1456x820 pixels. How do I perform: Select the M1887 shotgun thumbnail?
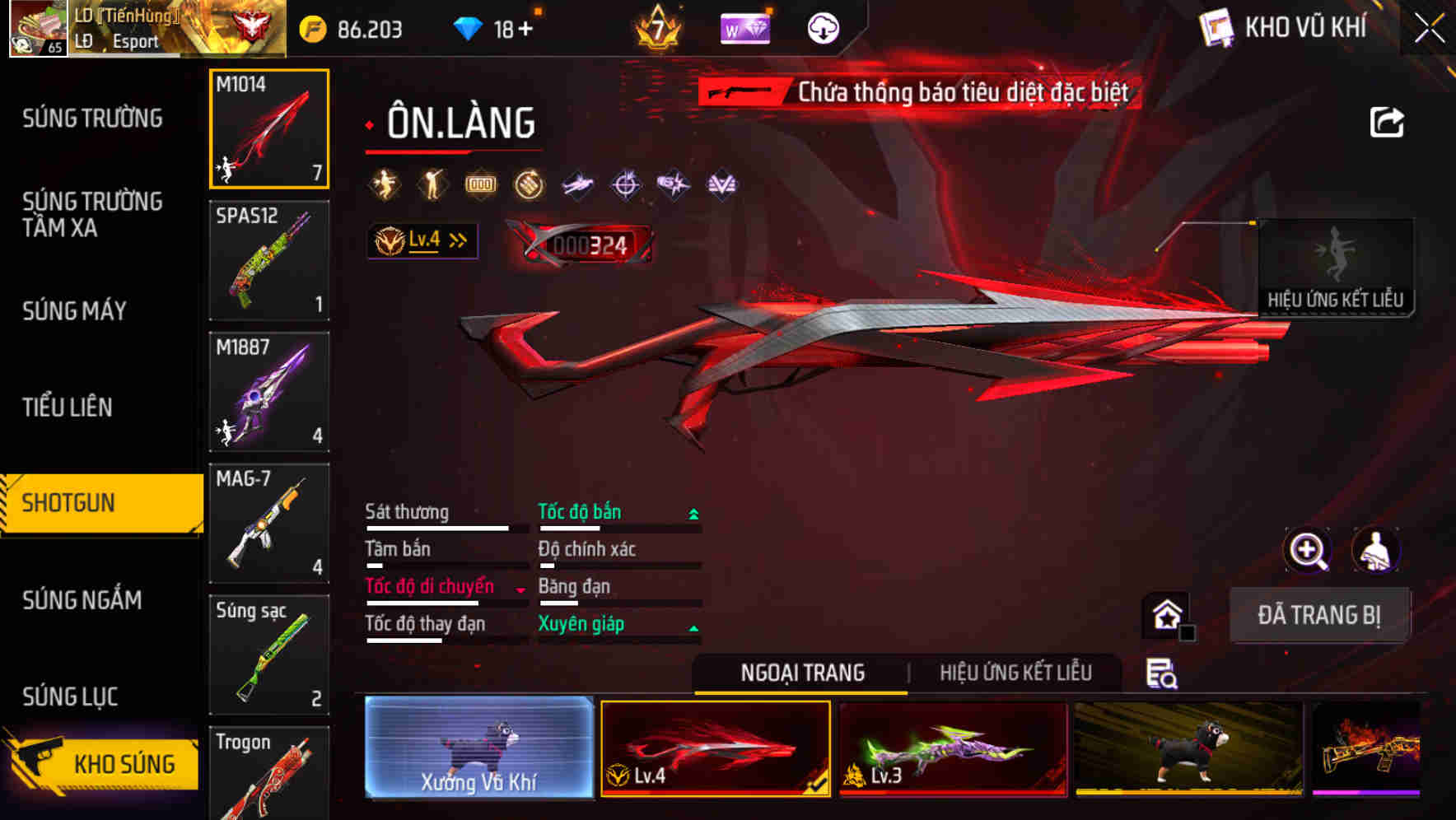(x=269, y=392)
